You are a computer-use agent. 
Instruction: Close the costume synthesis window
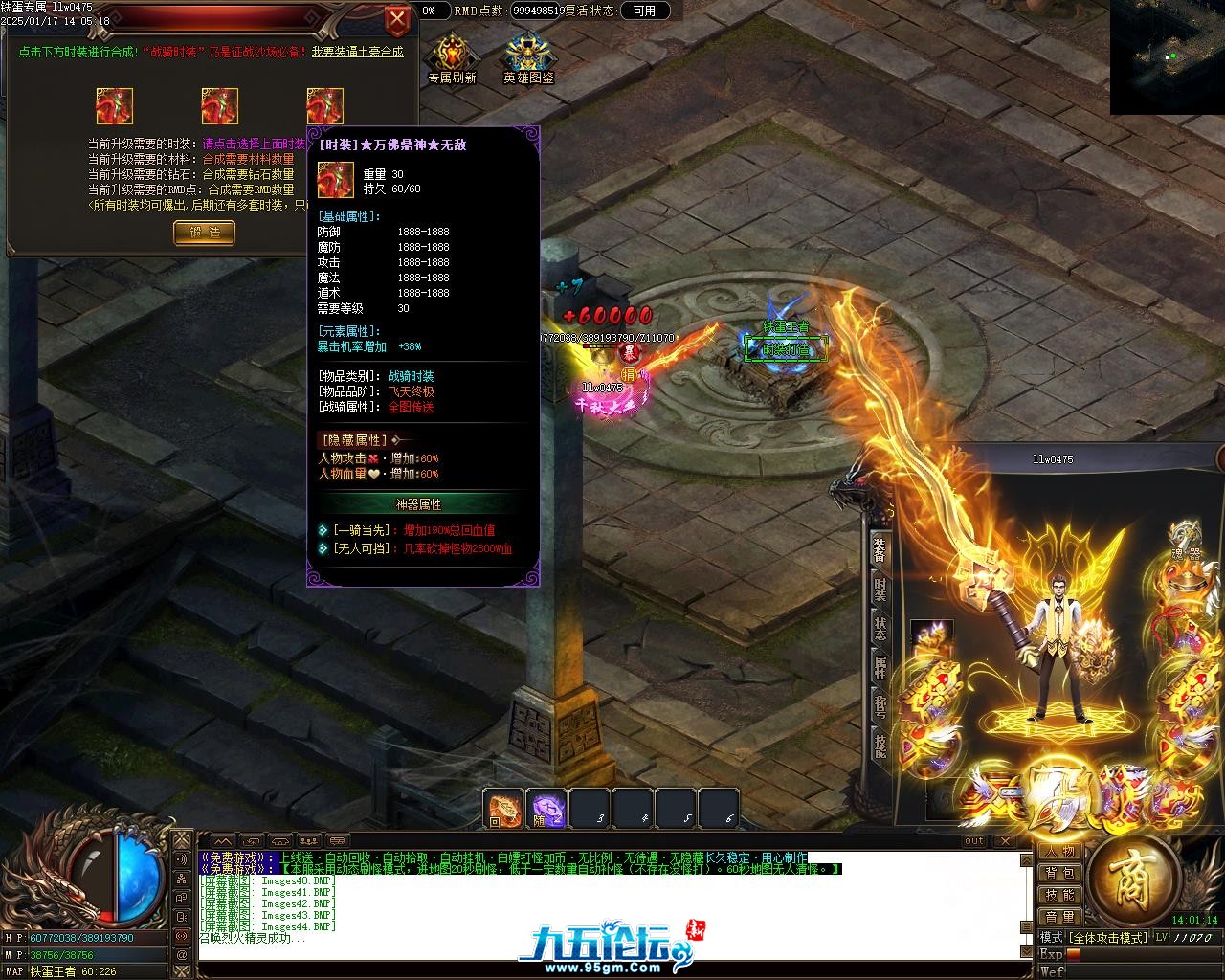coord(396,19)
